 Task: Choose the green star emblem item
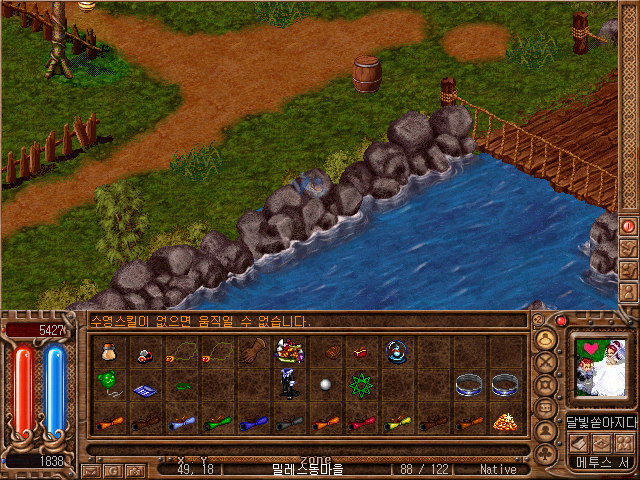[x=360, y=384]
